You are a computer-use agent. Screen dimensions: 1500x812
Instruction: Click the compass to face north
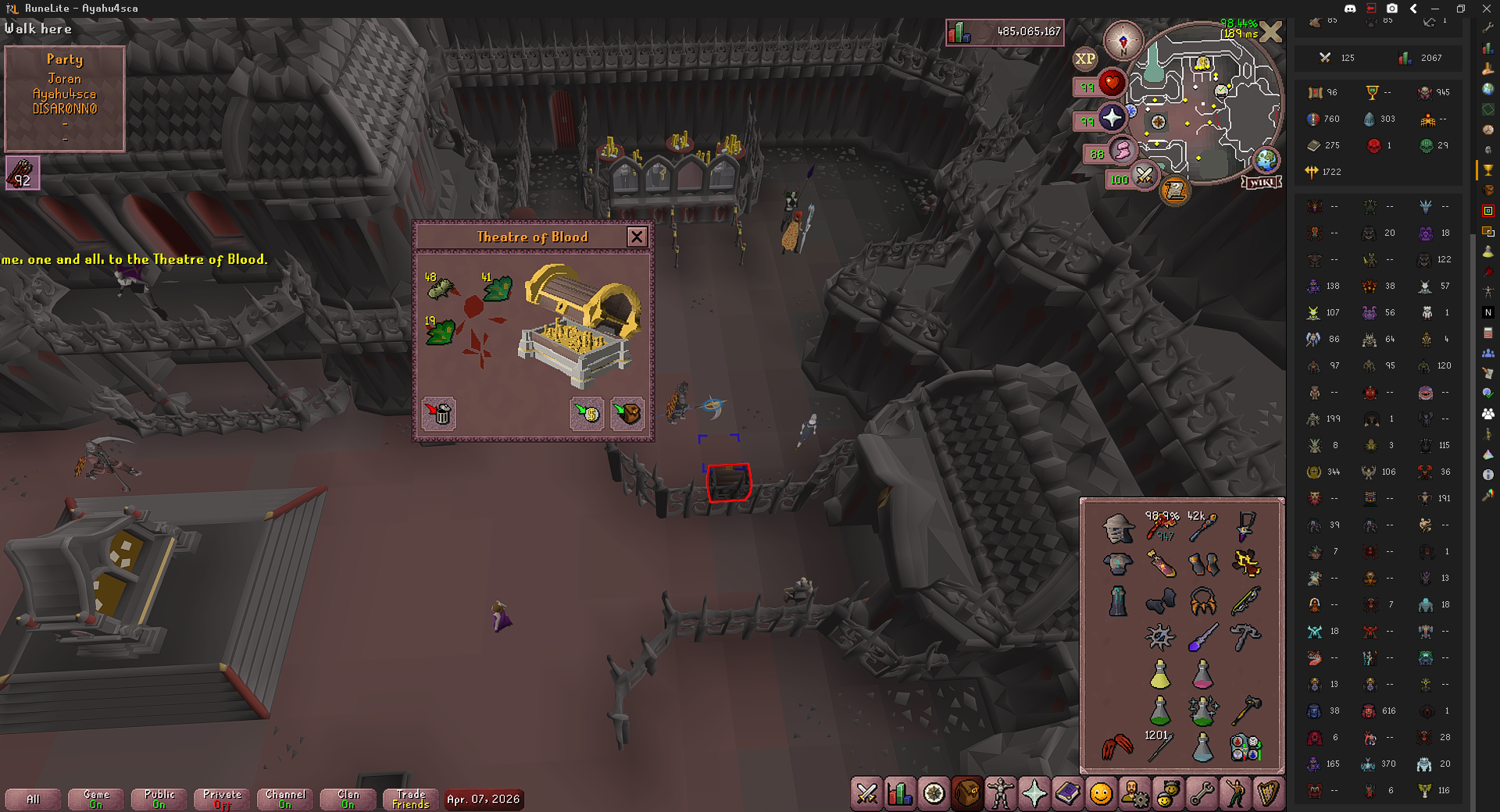[x=1123, y=41]
